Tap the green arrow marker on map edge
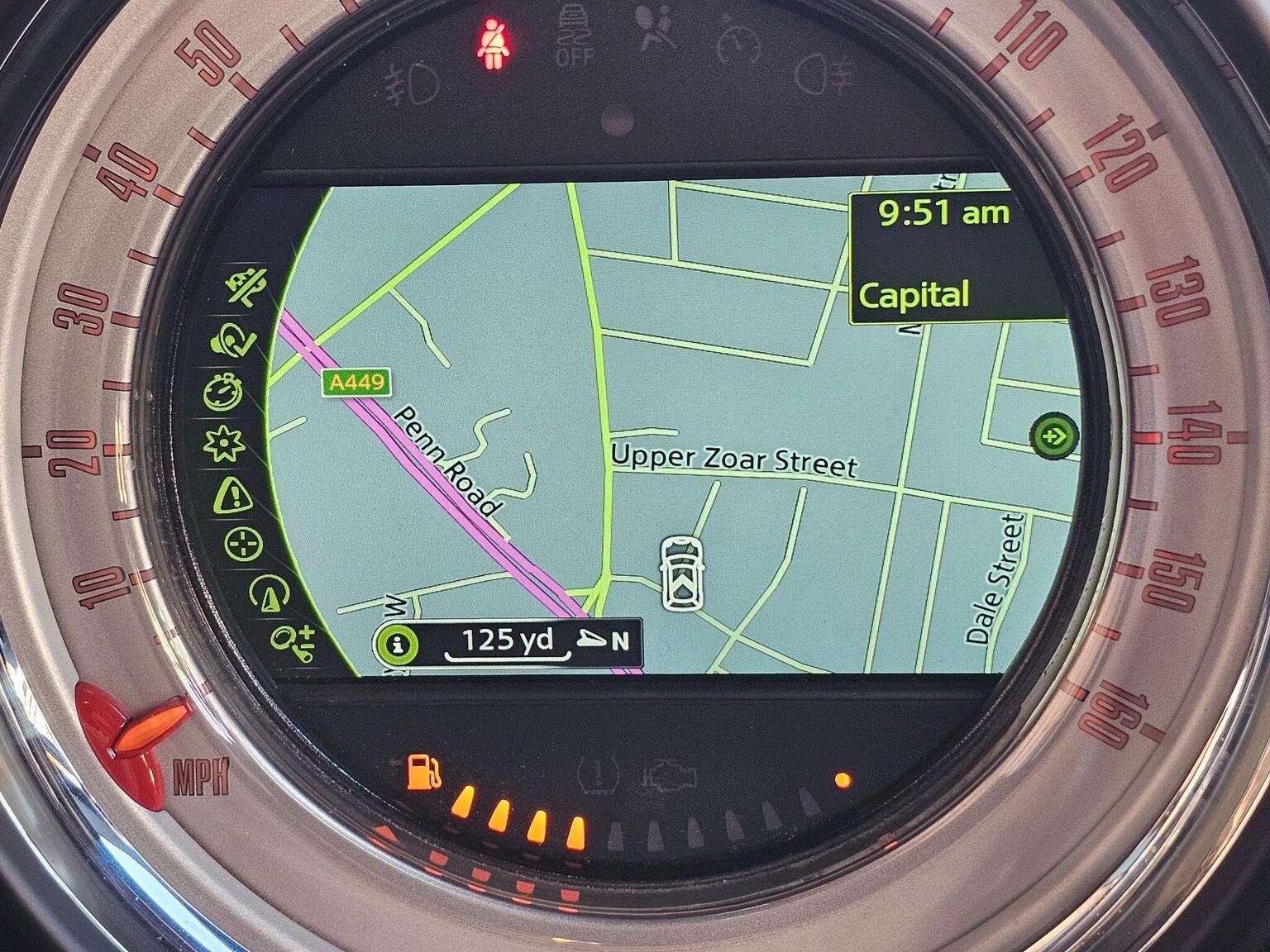The height and width of the screenshot is (952, 1270). click(1054, 436)
